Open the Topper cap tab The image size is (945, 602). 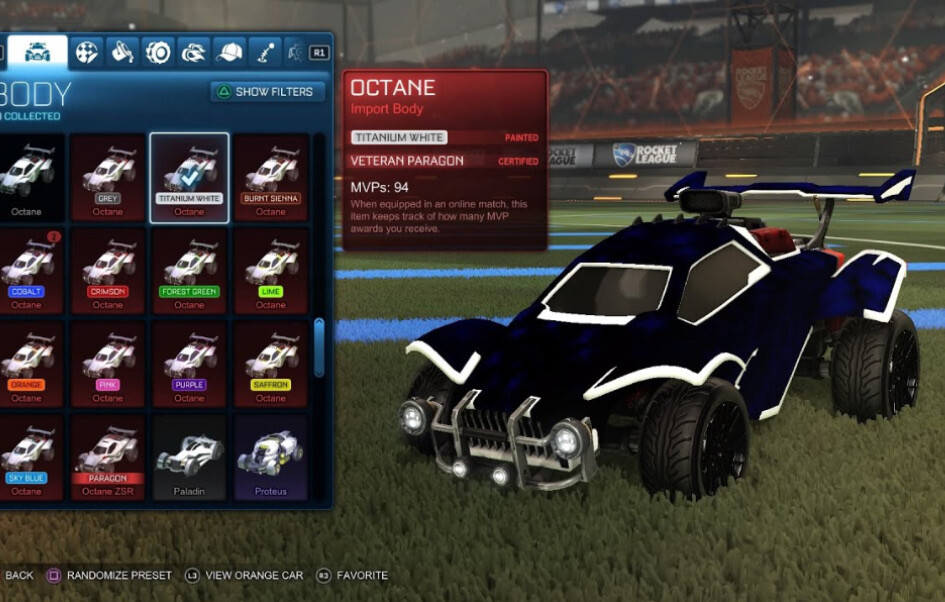(229, 52)
